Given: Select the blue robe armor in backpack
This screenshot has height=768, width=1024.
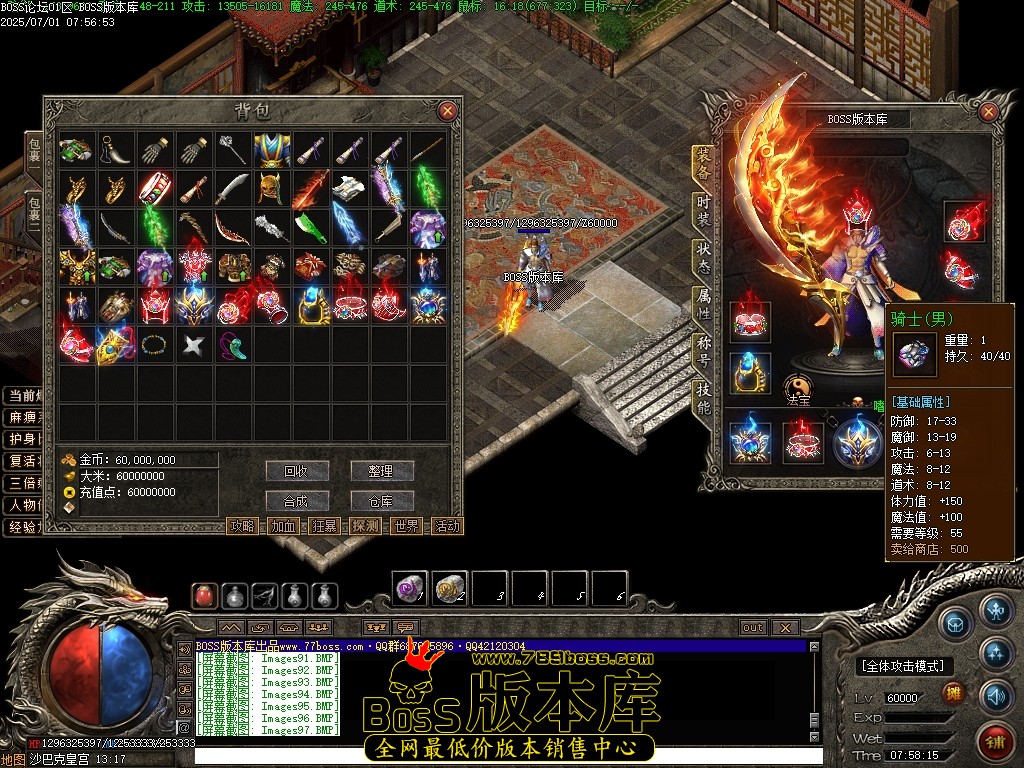Looking at the screenshot, I should pos(271,151).
